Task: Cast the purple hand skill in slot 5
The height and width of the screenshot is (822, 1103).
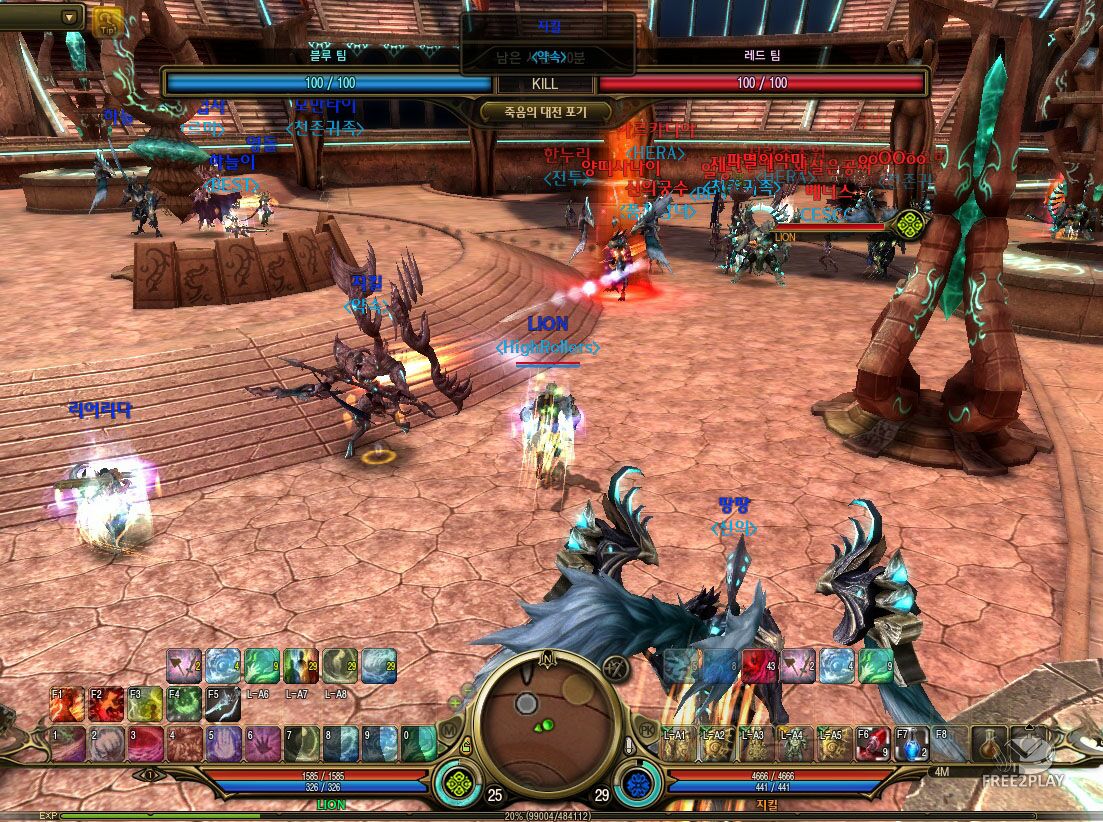Action: (223, 745)
